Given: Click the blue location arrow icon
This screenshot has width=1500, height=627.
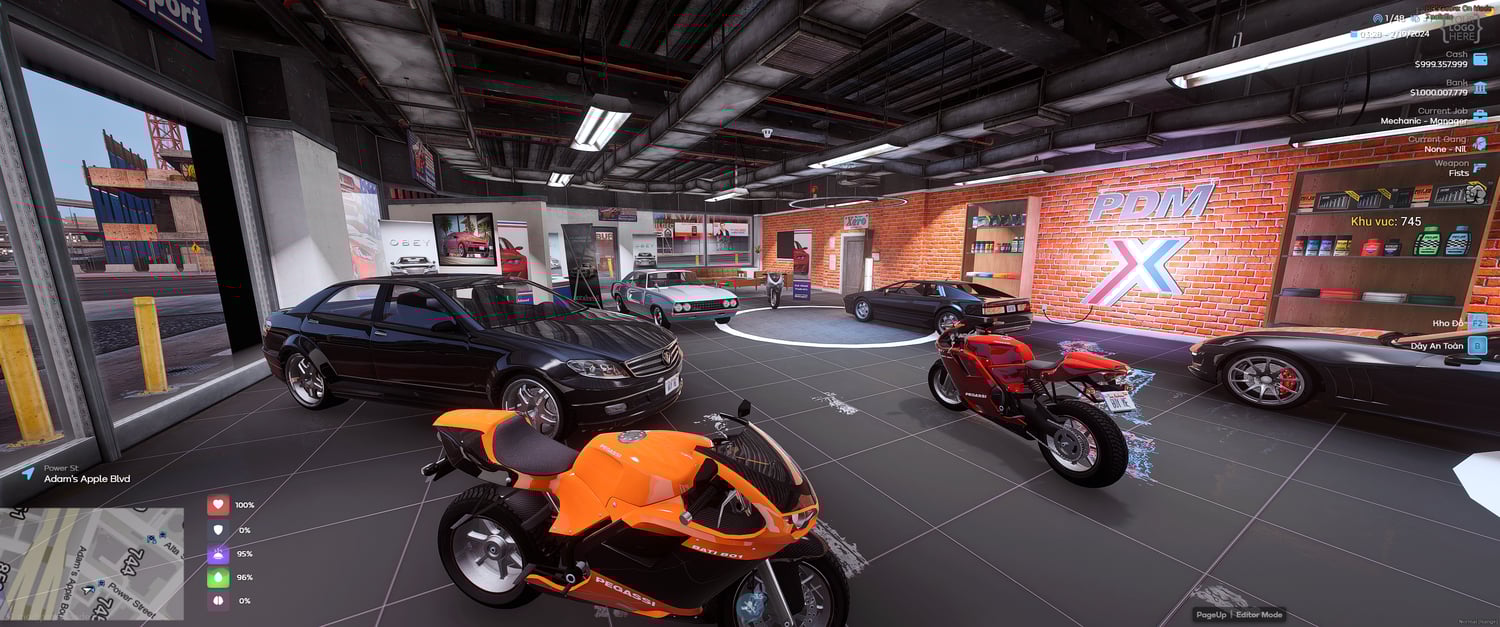Looking at the screenshot, I should pyautogui.click(x=27, y=473).
